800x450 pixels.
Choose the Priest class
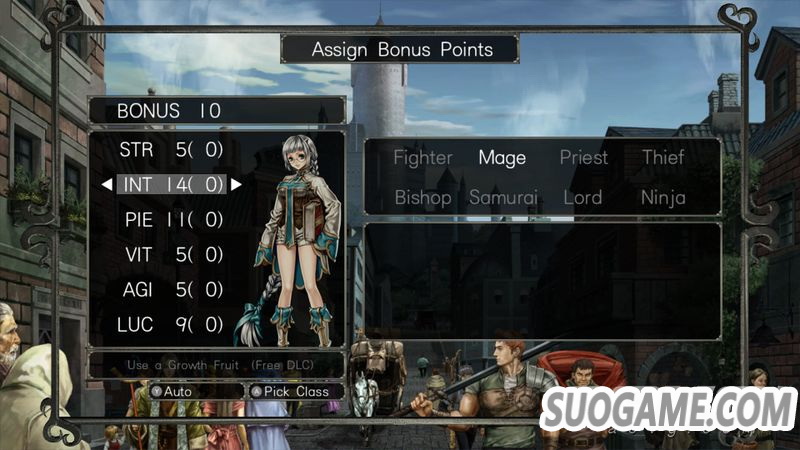(583, 157)
